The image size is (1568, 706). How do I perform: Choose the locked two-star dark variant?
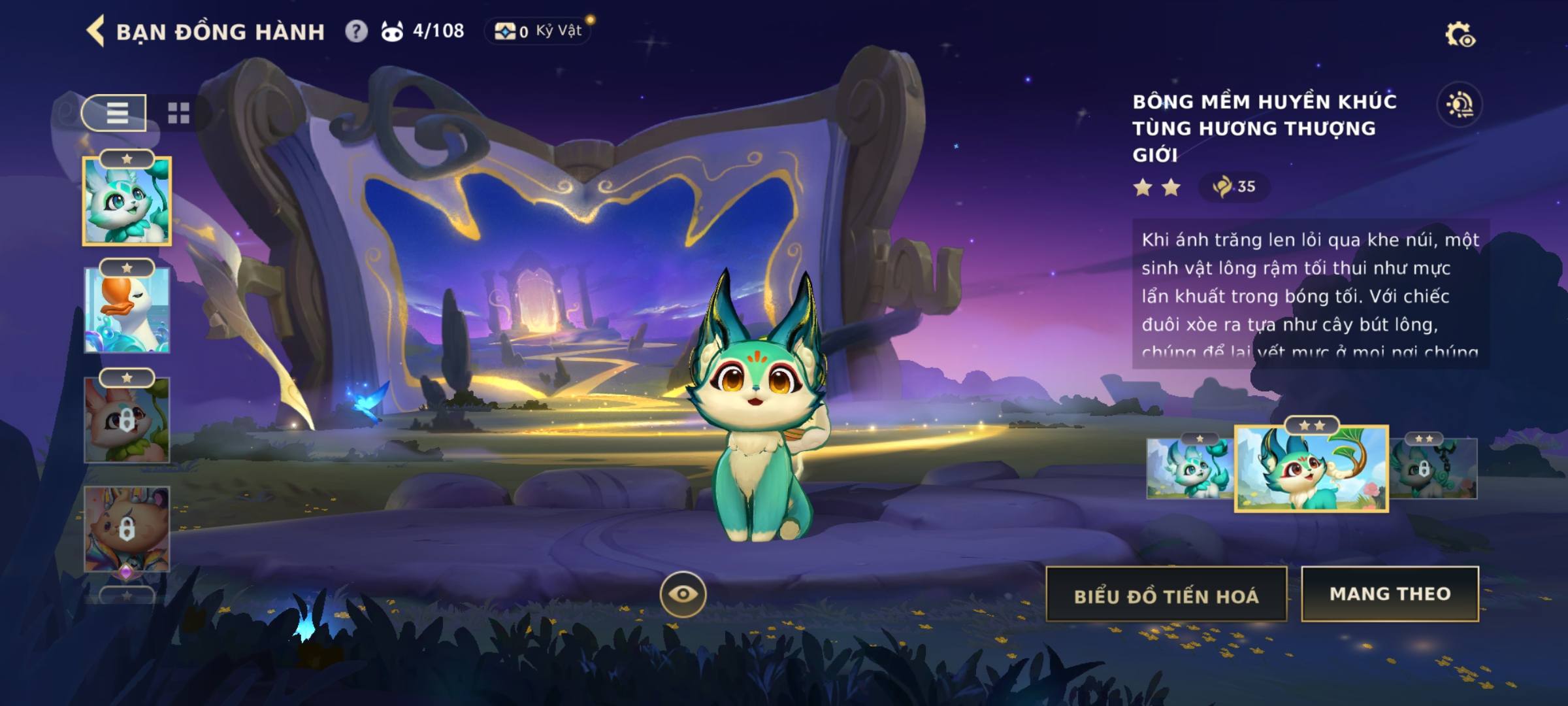point(1433,469)
